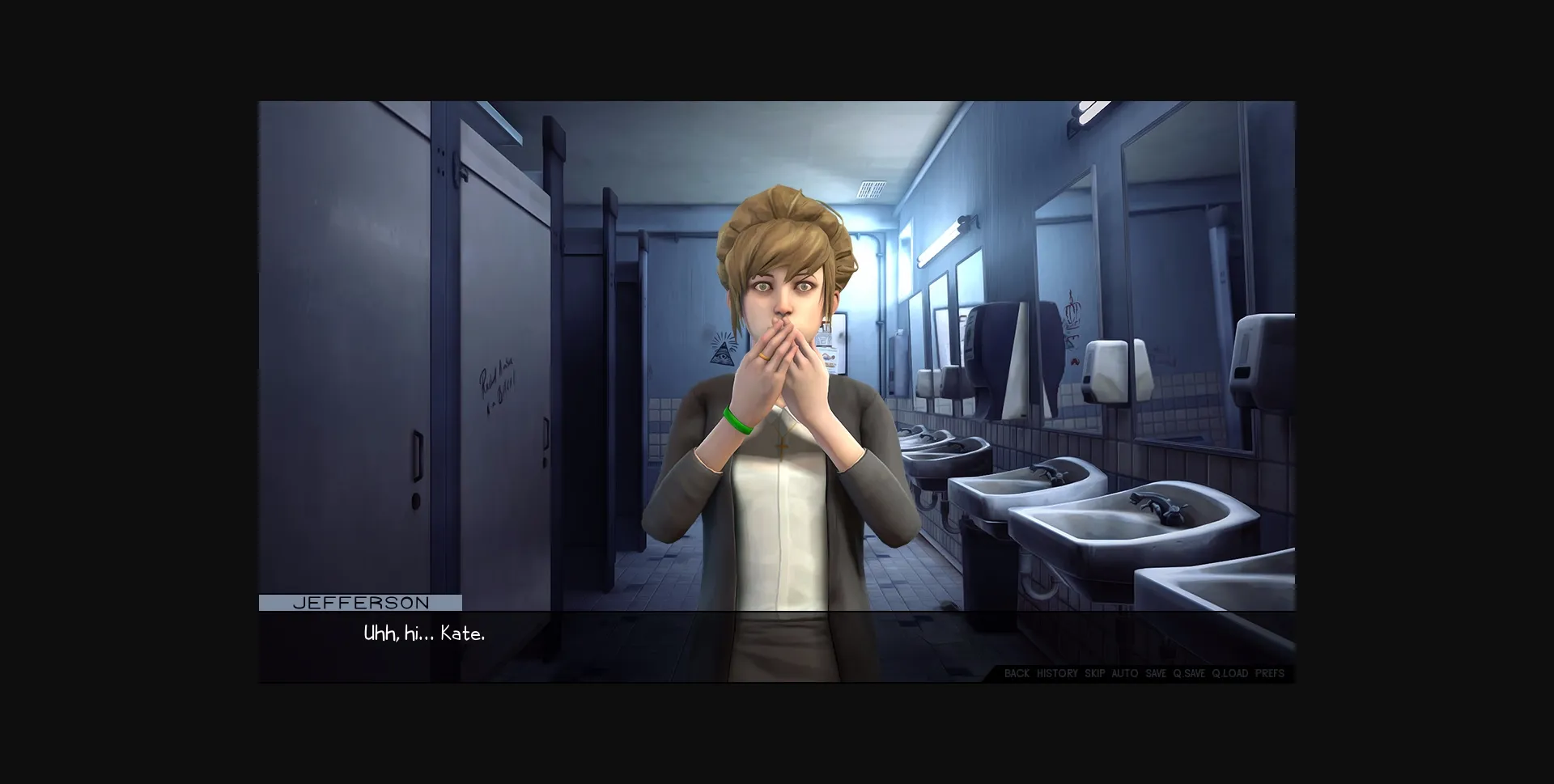This screenshot has width=1554, height=784.
Task: Enable SKIP mode in the quick menu
Action: pyautogui.click(x=1093, y=673)
